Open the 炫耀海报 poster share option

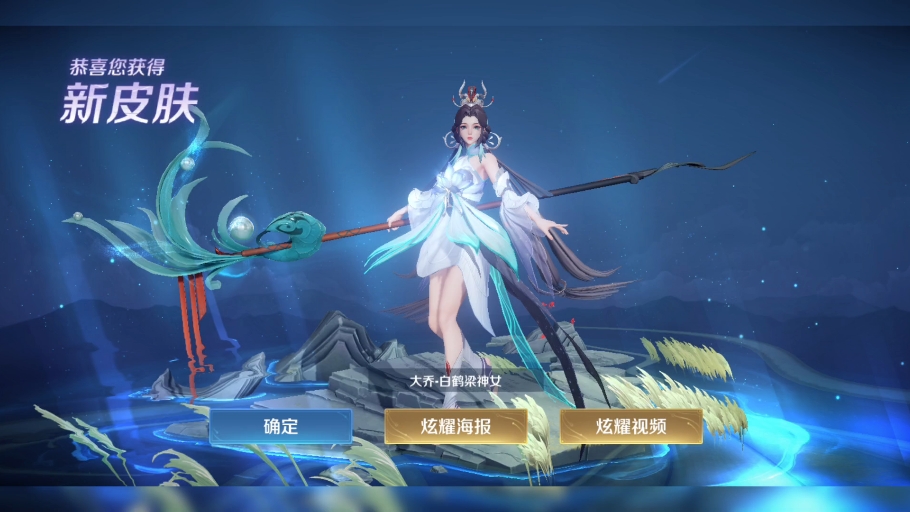(456, 426)
